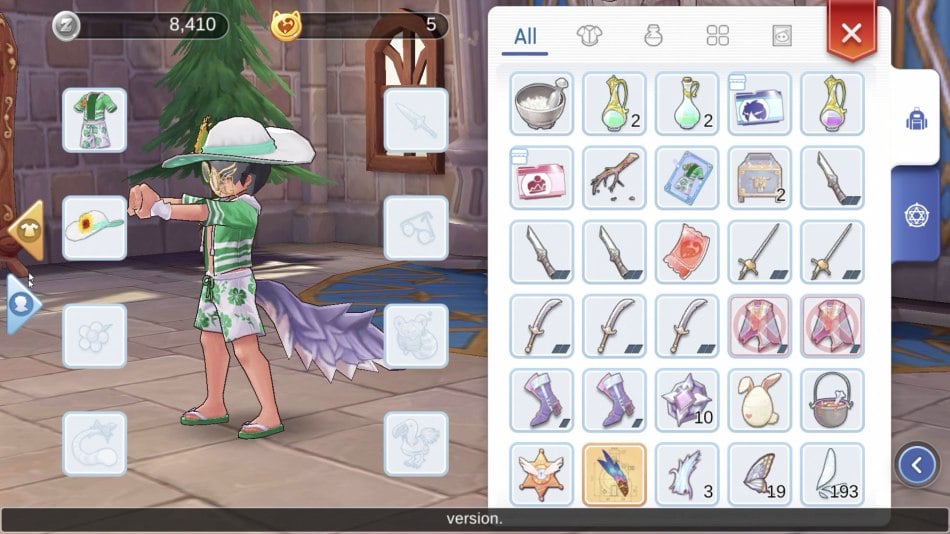The image size is (950, 534).
Task: Select the tree branch item
Action: (614, 177)
